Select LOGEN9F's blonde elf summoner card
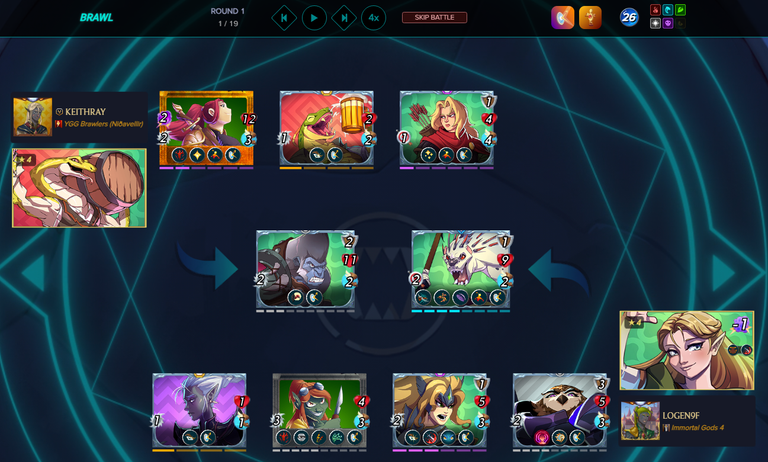This screenshot has height=462, width=768. [686, 350]
